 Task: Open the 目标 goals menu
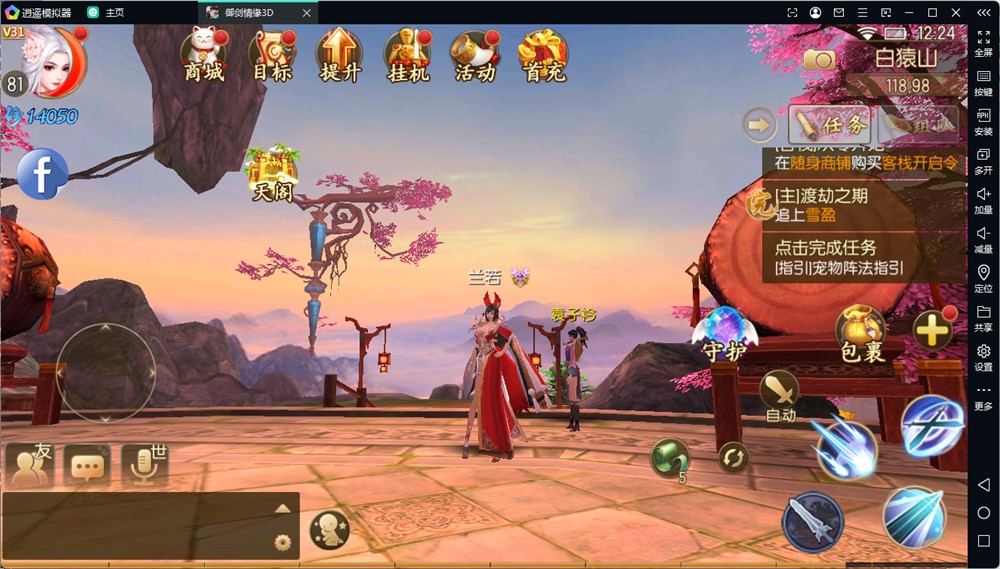pyautogui.click(x=271, y=55)
